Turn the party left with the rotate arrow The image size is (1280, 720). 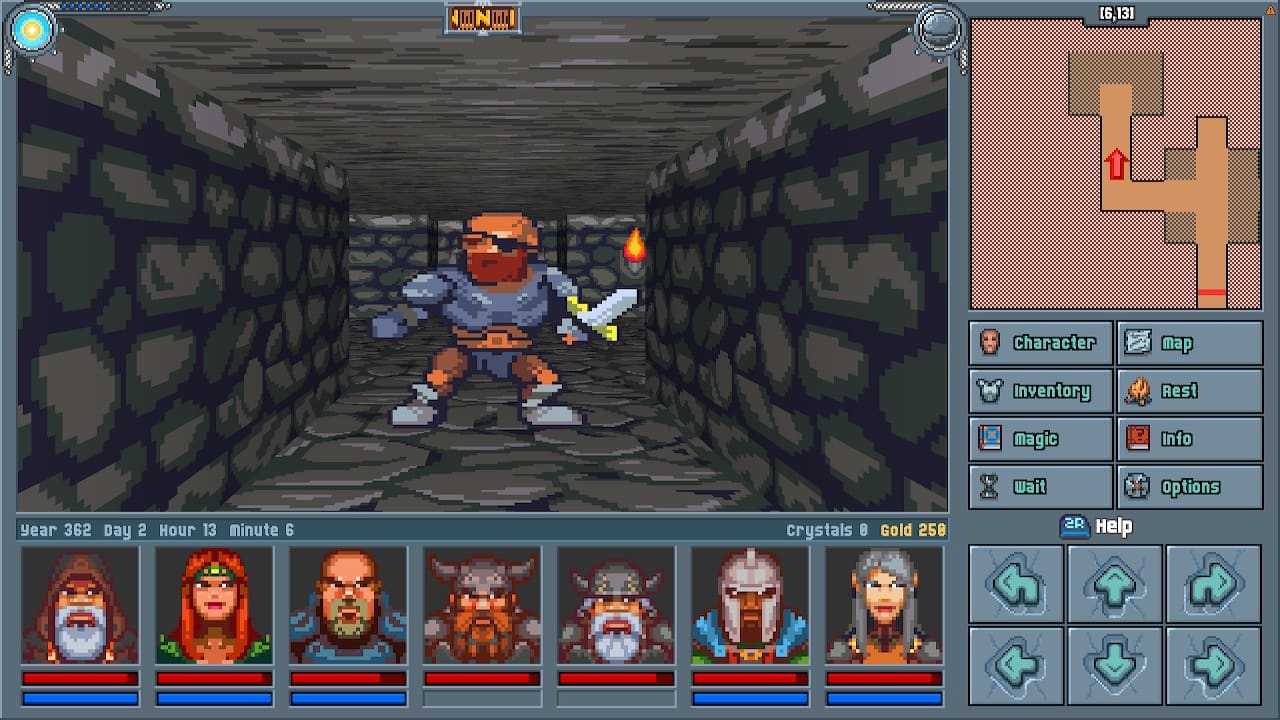click(x=1016, y=585)
